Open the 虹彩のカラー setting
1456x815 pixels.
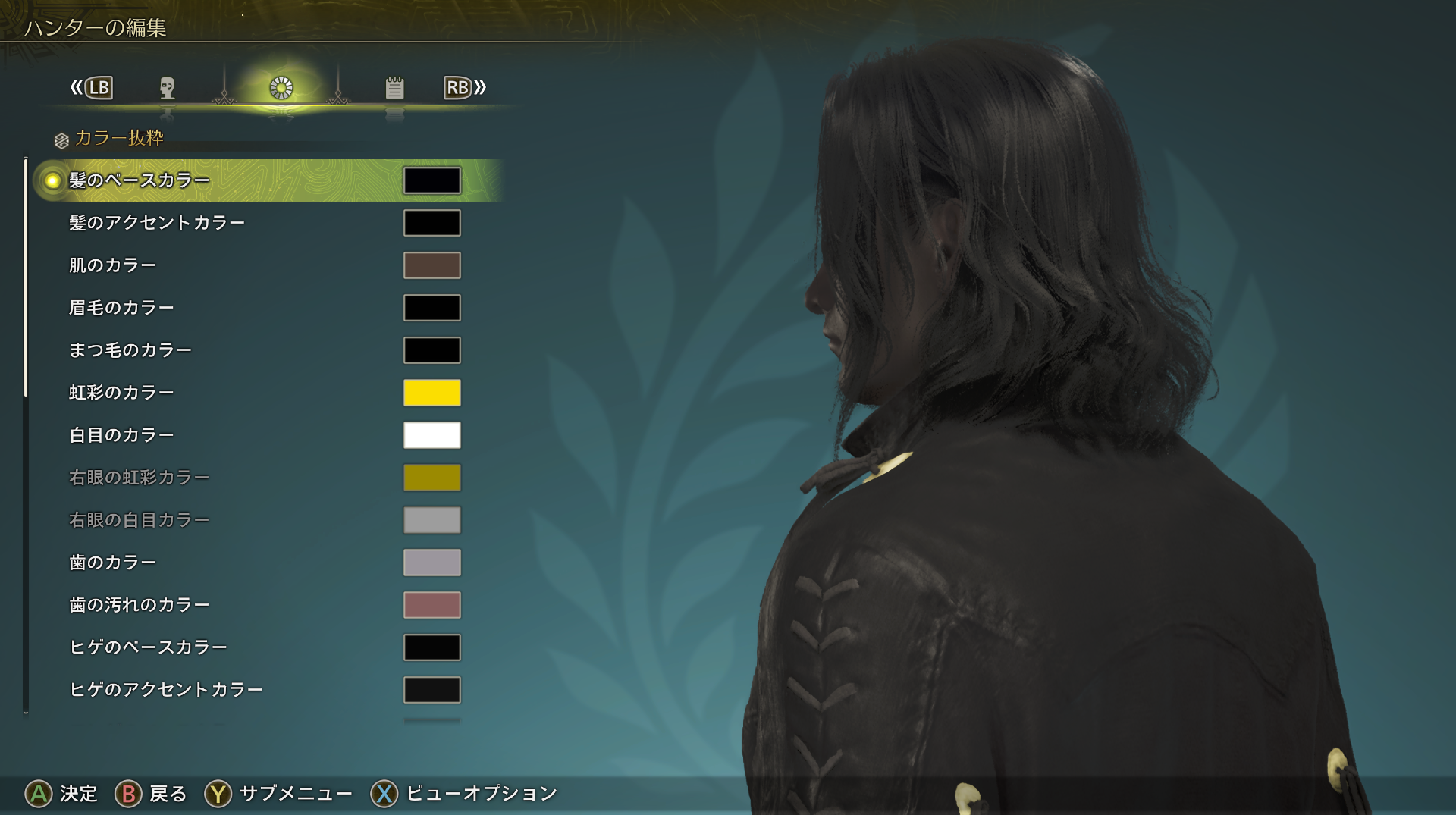122,393
